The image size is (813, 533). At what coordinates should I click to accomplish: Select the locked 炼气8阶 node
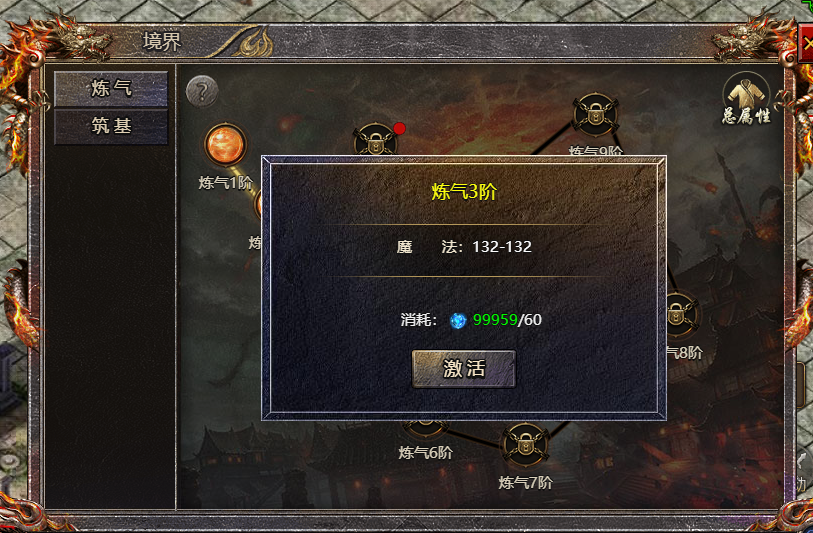[679, 314]
